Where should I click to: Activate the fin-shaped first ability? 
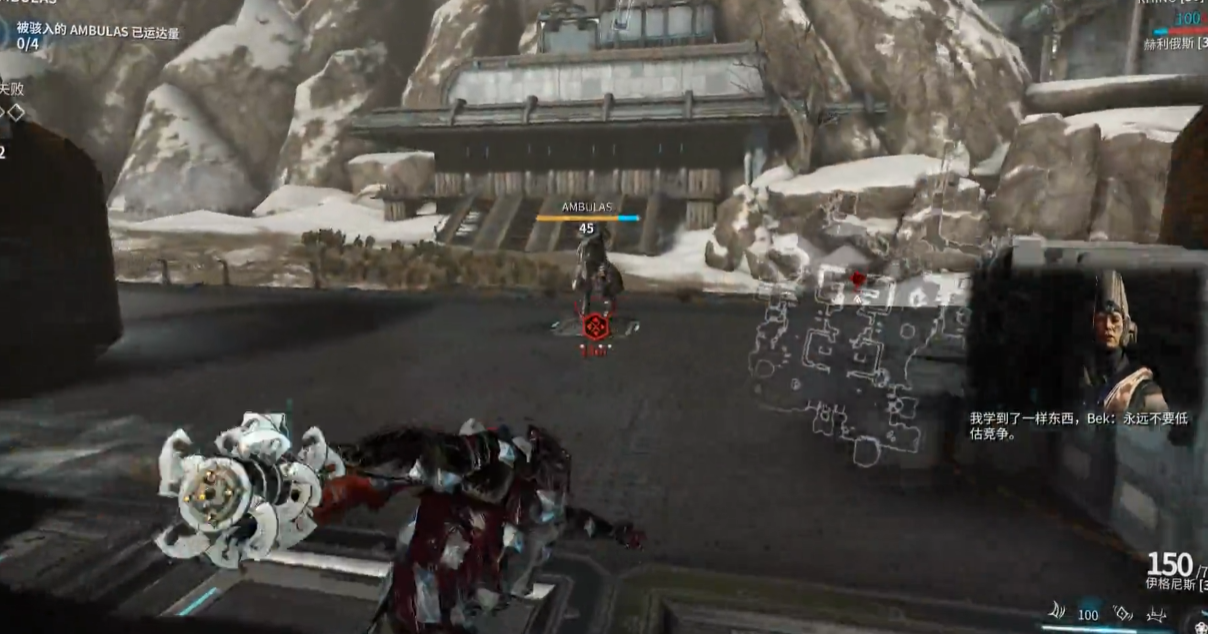1056,613
